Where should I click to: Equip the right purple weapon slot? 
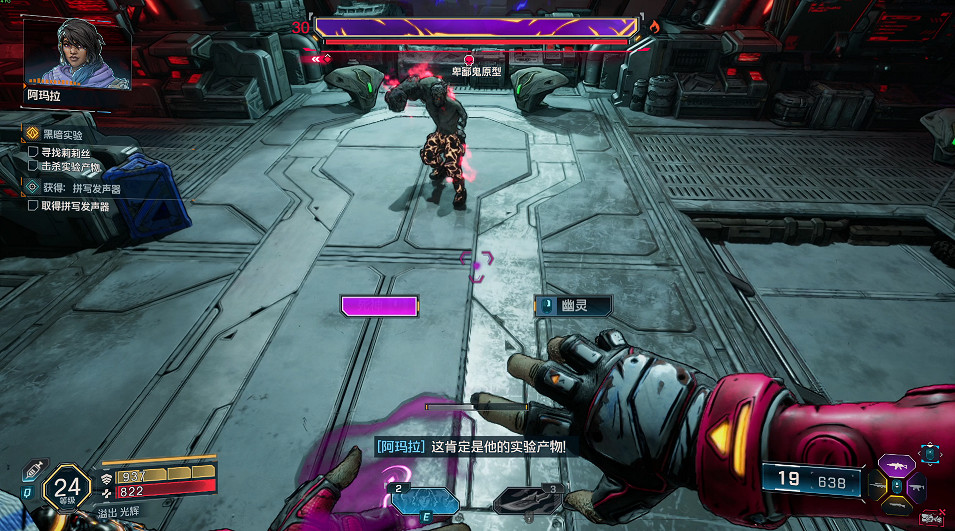pos(916,487)
